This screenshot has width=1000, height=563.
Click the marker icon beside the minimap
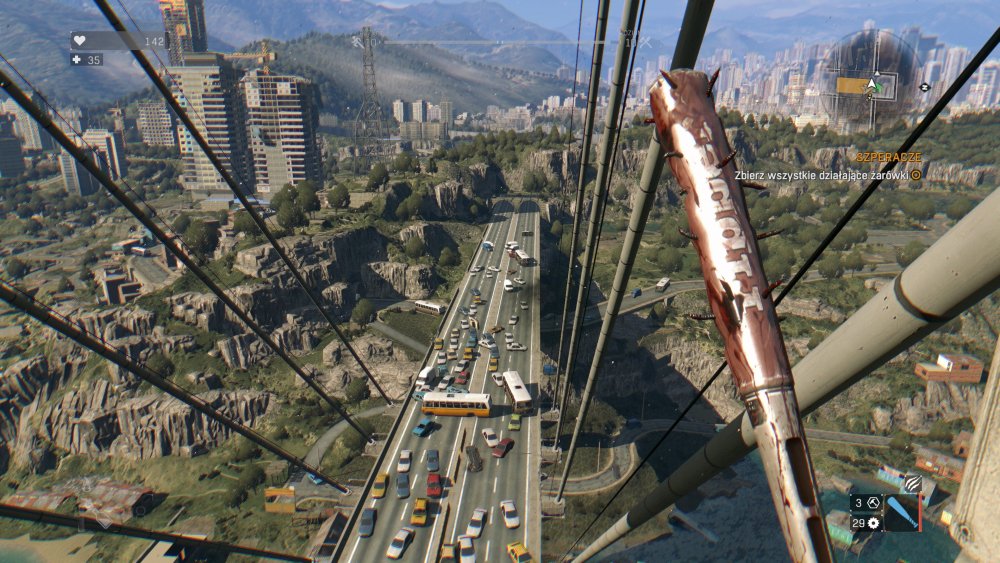point(925,87)
